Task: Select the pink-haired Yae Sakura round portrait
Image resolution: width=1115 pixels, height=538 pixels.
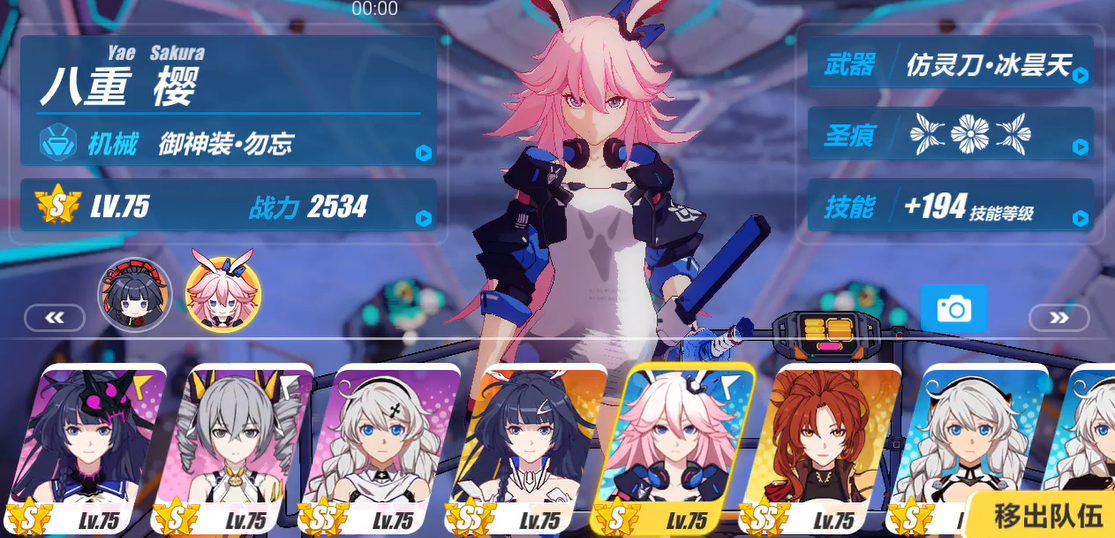Action: tap(222, 294)
